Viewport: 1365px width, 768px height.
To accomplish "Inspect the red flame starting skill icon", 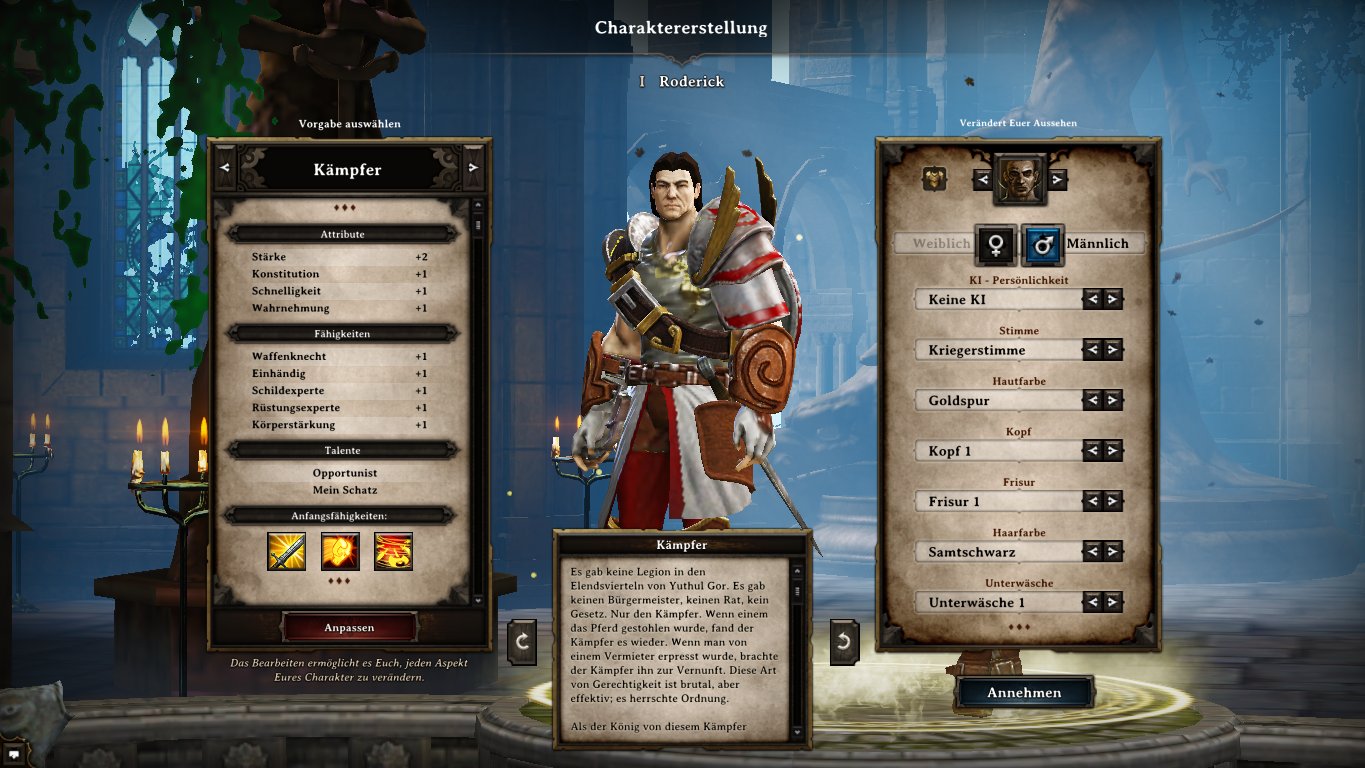I will [393, 551].
